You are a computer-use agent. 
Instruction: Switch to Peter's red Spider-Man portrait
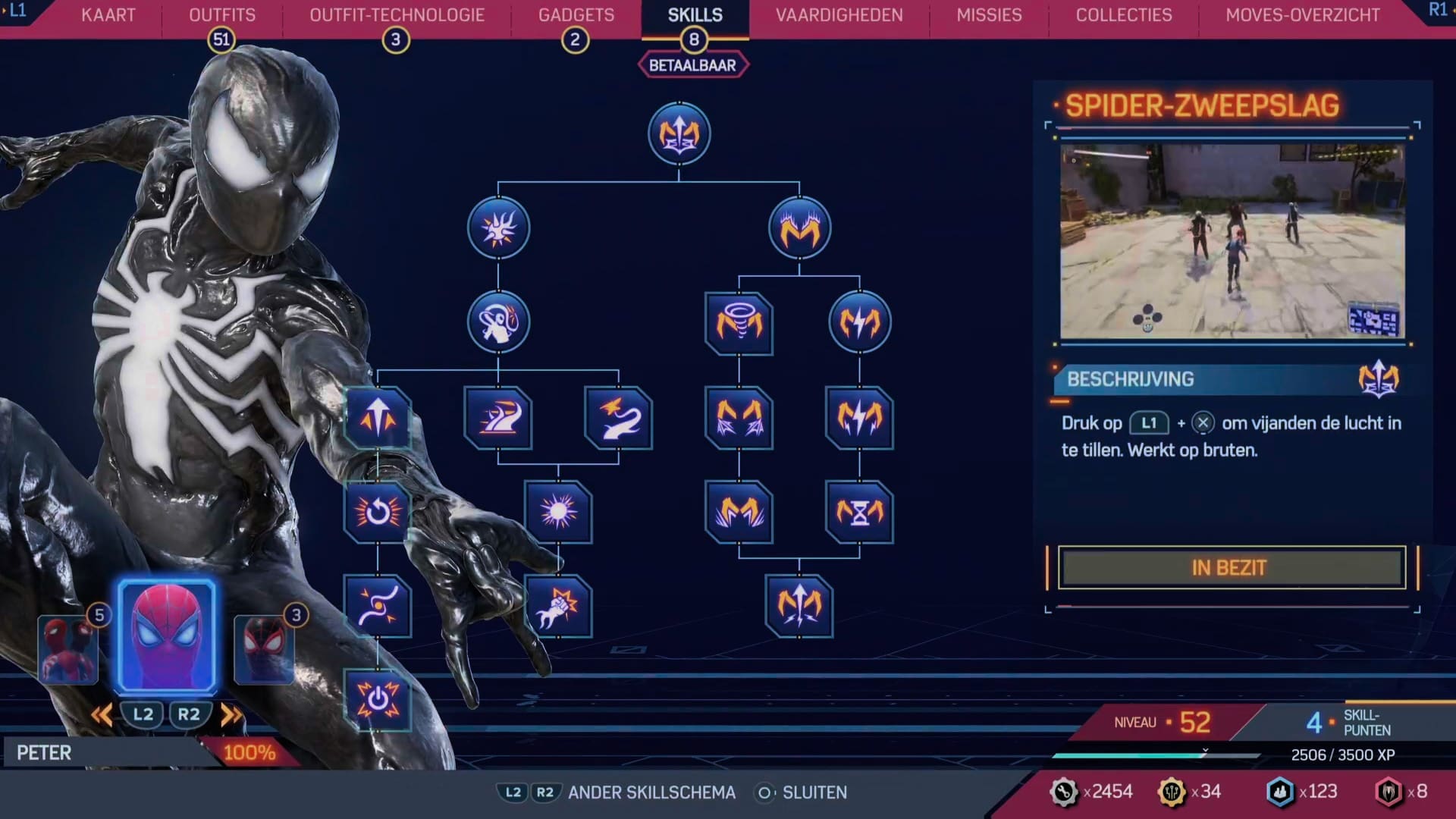pyautogui.click(x=165, y=635)
